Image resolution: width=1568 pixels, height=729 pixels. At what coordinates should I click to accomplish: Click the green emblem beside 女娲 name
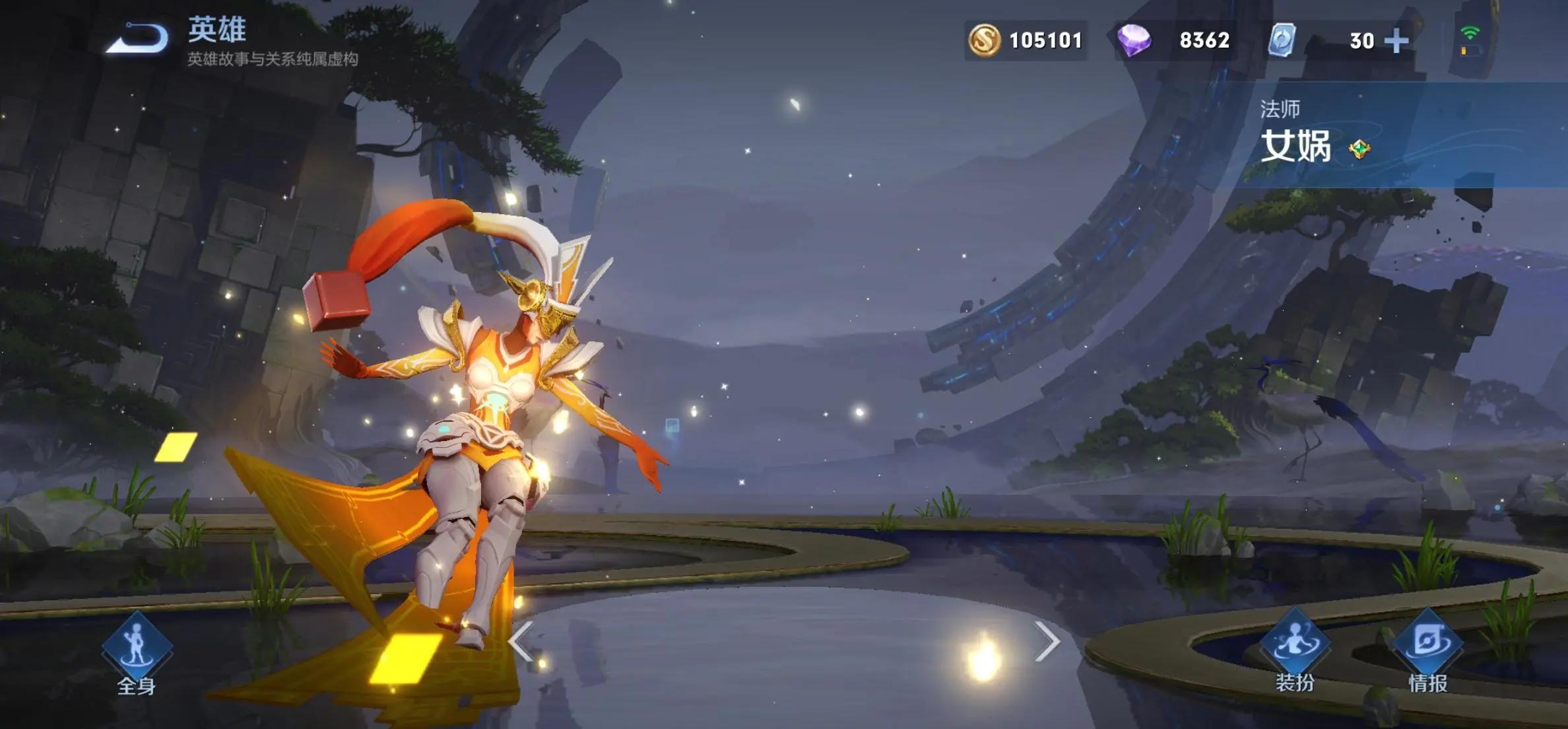point(1359,149)
